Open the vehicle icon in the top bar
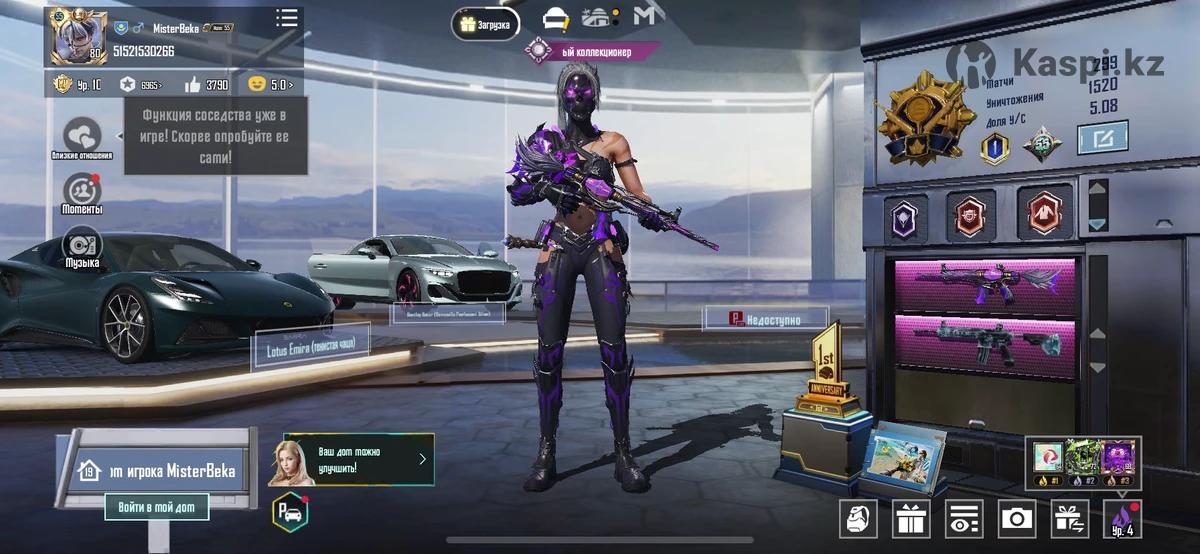The height and width of the screenshot is (554, 1200). point(555,19)
